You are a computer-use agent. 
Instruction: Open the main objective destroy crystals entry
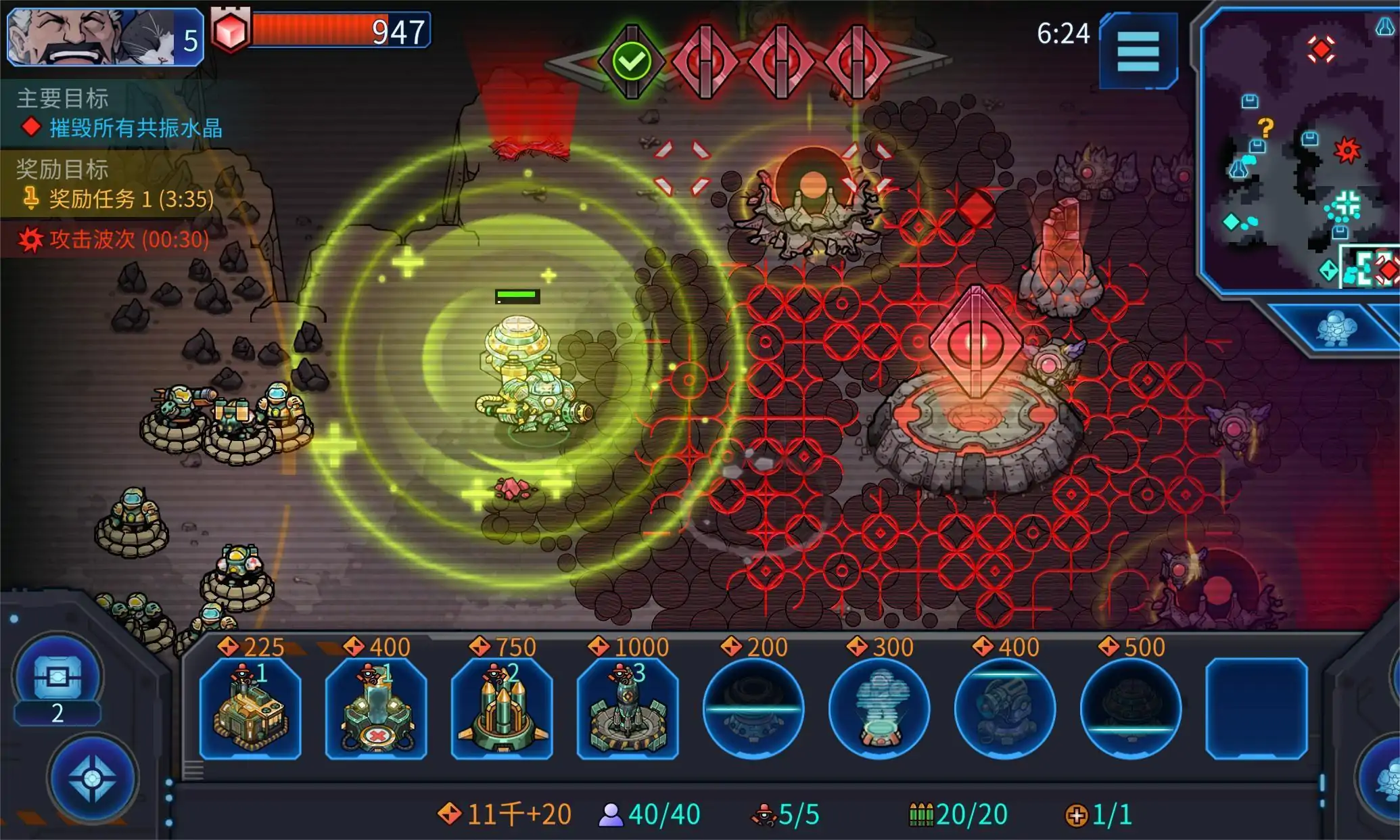(135, 128)
